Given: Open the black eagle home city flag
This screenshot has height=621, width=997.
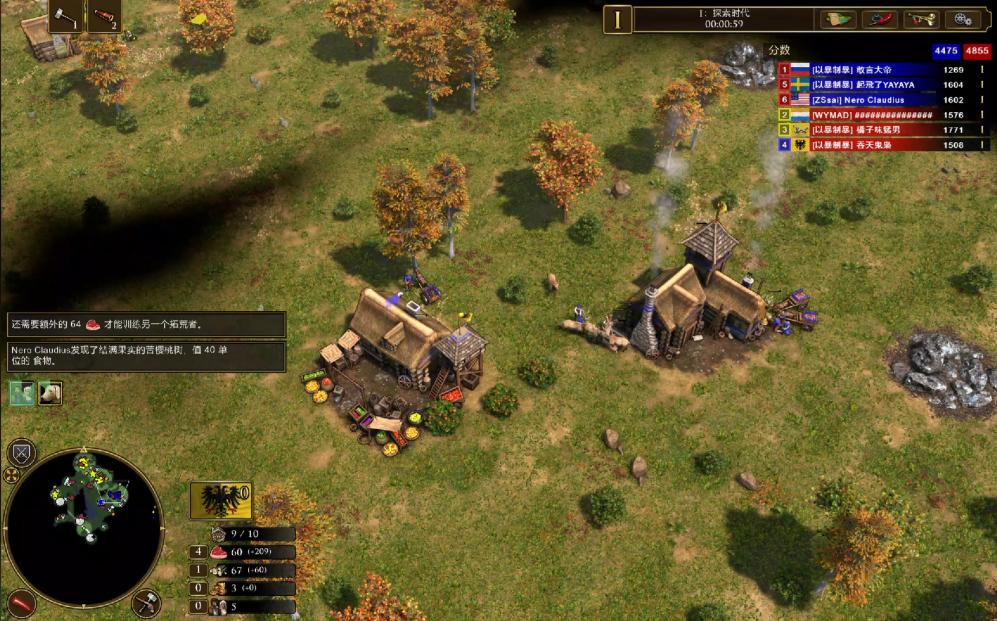Looking at the screenshot, I should point(220,500).
